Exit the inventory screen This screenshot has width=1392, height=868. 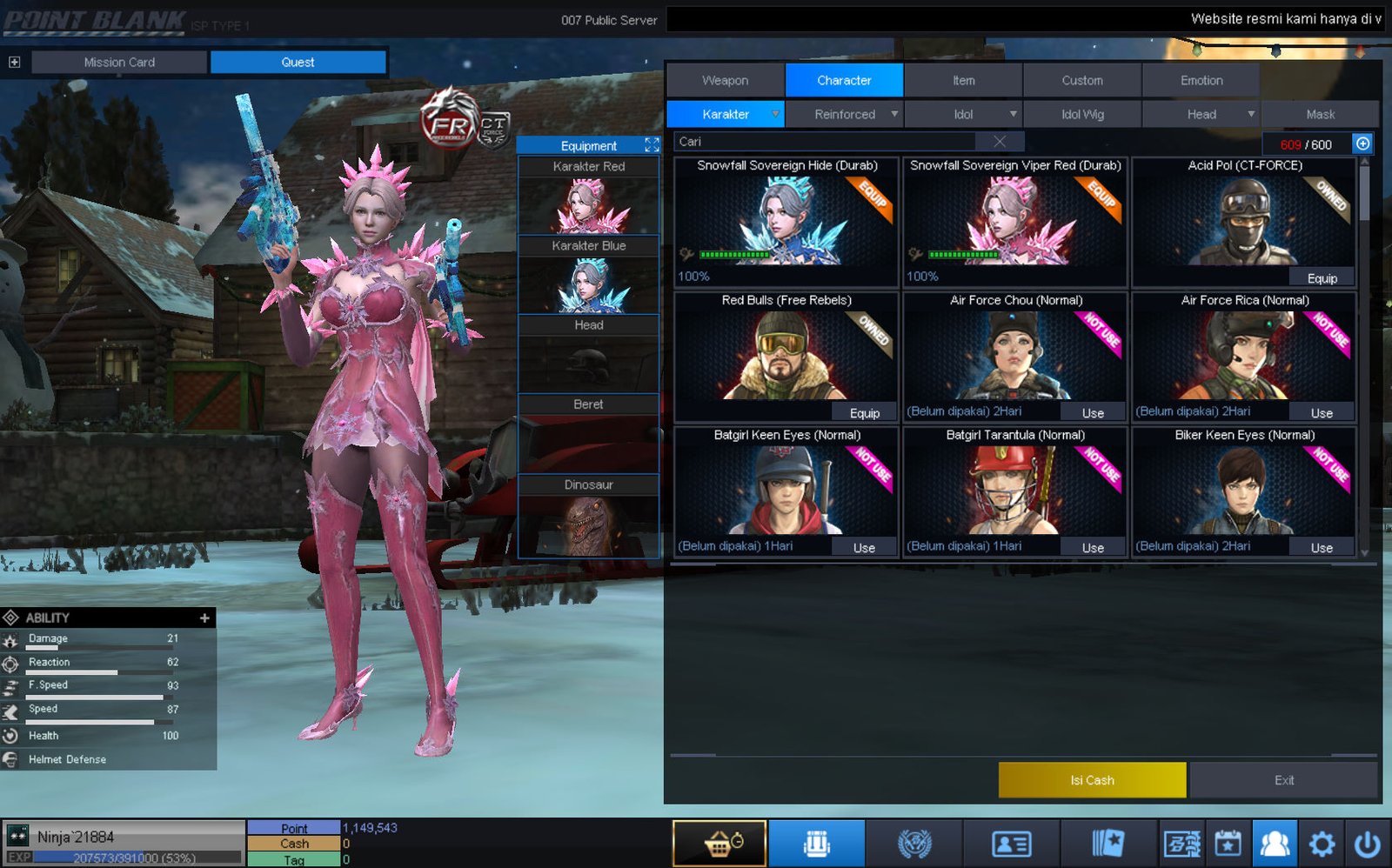(1283, 780)
